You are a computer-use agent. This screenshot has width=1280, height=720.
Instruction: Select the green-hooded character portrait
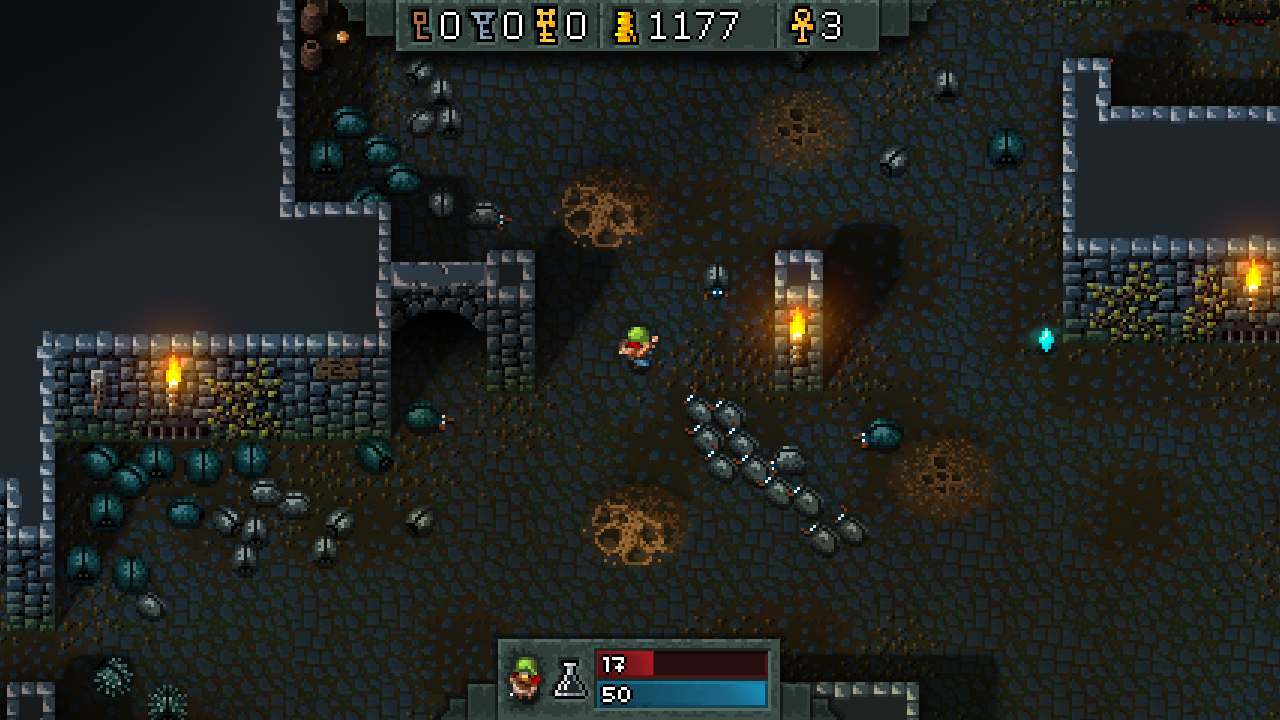[x=523, y=678]
